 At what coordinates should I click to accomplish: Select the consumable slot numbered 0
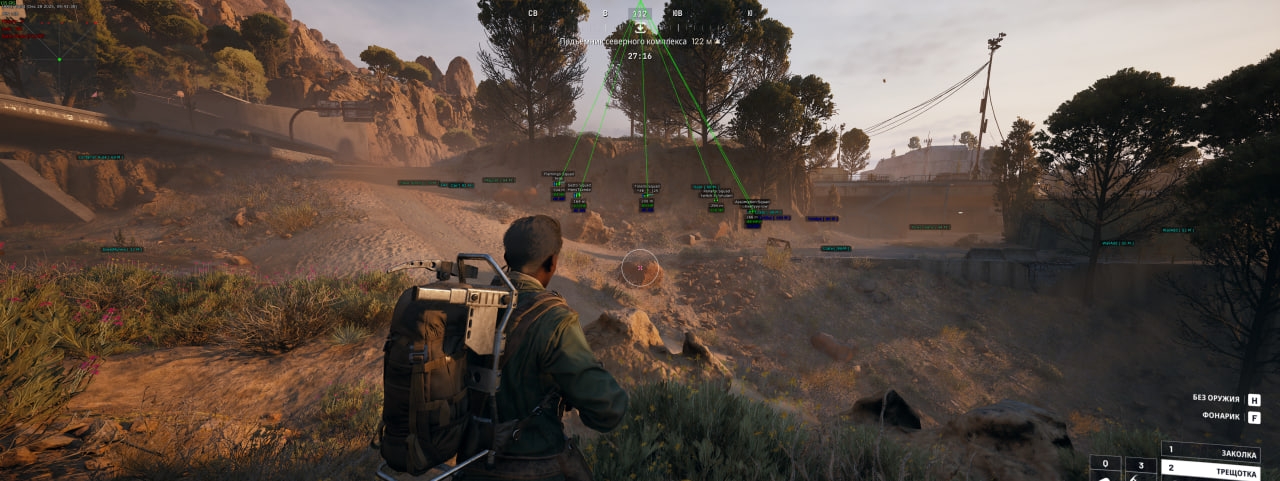click(x=1105, y=465)
